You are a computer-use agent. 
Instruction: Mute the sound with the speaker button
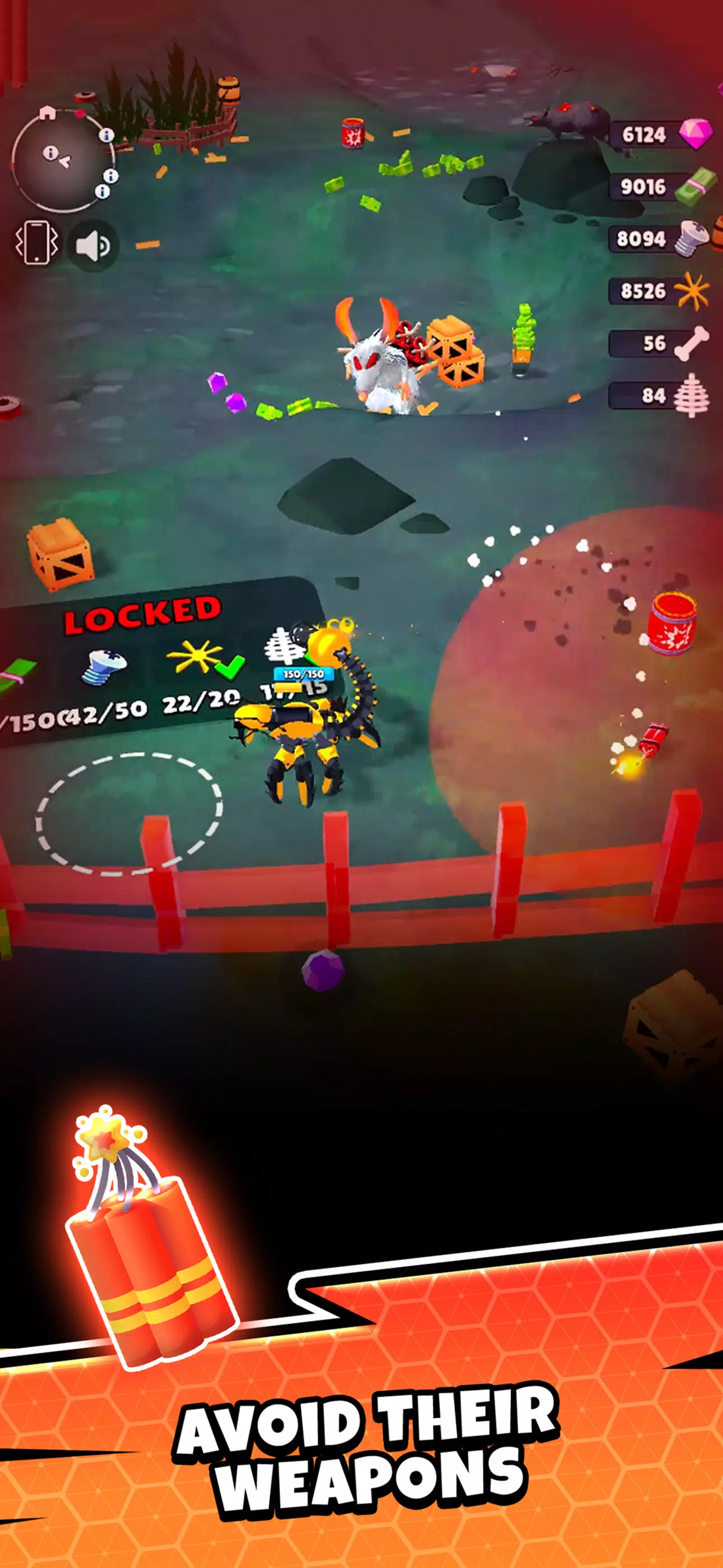click(92, 245)
